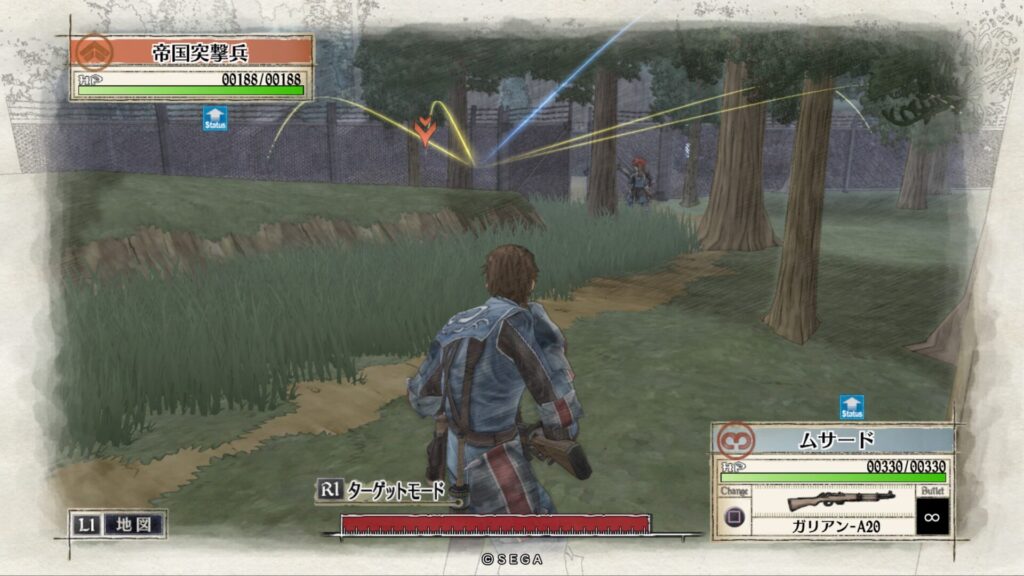Show Status for enemy 帝国突撃兵
The image size is (1024, 576).
click(215, 118)
